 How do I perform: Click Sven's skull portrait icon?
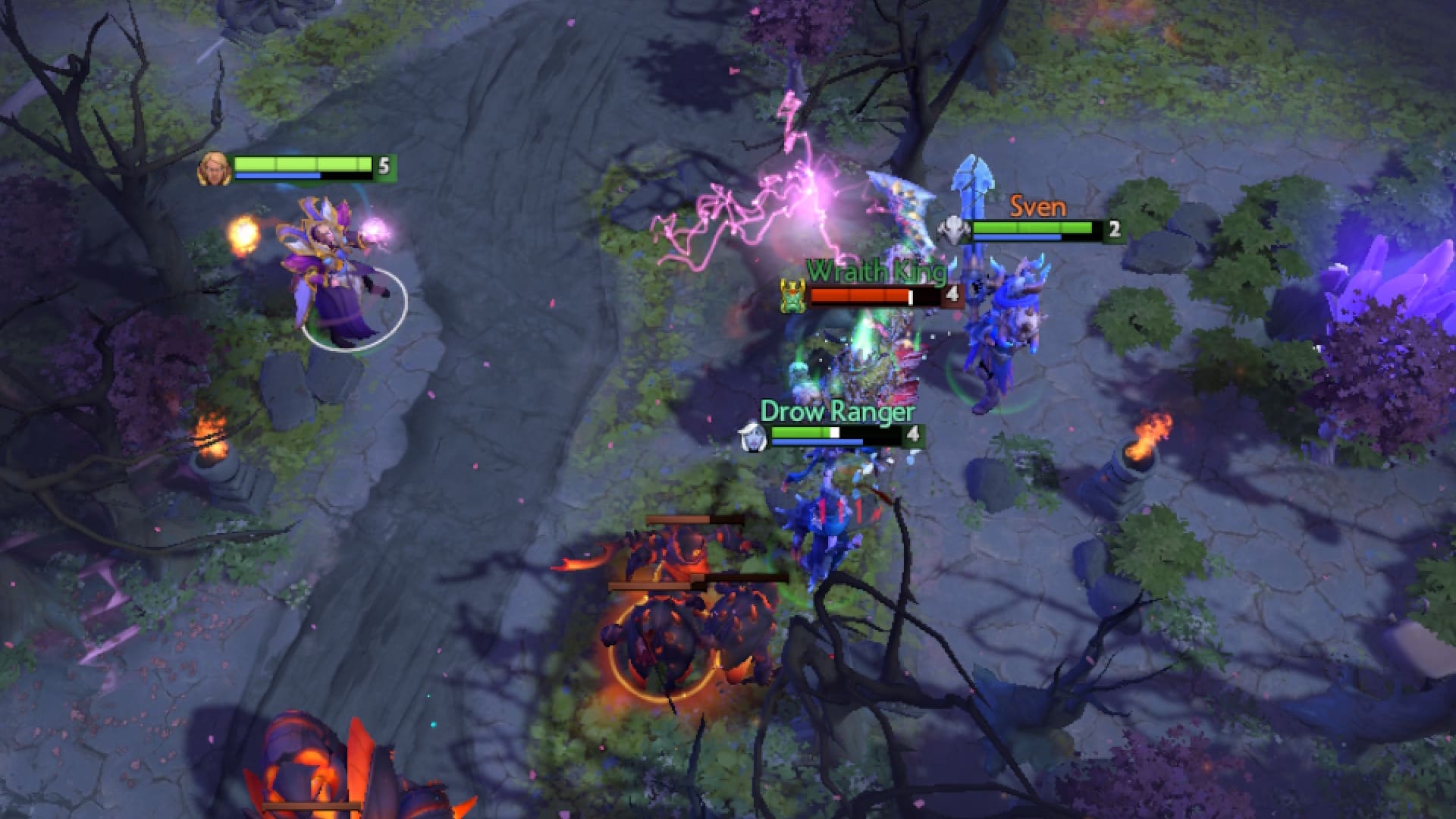click(x=955, y=229)
